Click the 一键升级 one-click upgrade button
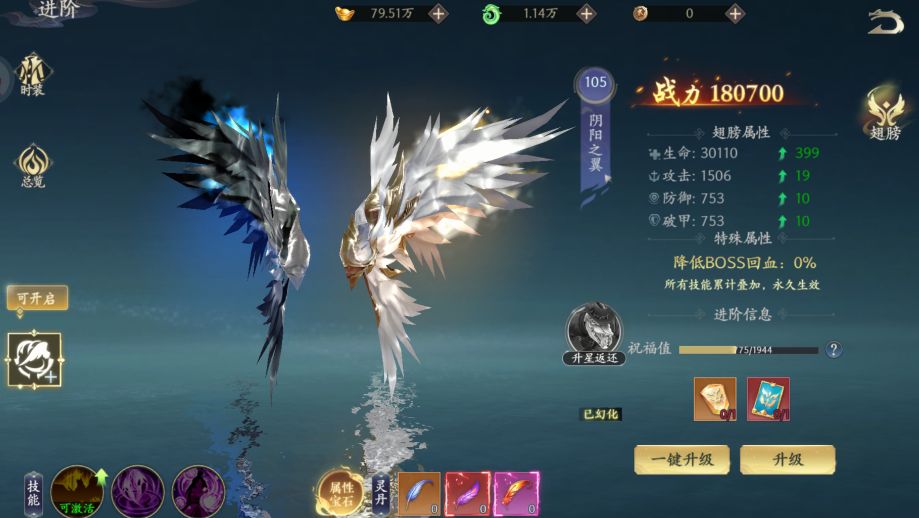This screenshot has height=518, width=919. click(x=682, y=460)
